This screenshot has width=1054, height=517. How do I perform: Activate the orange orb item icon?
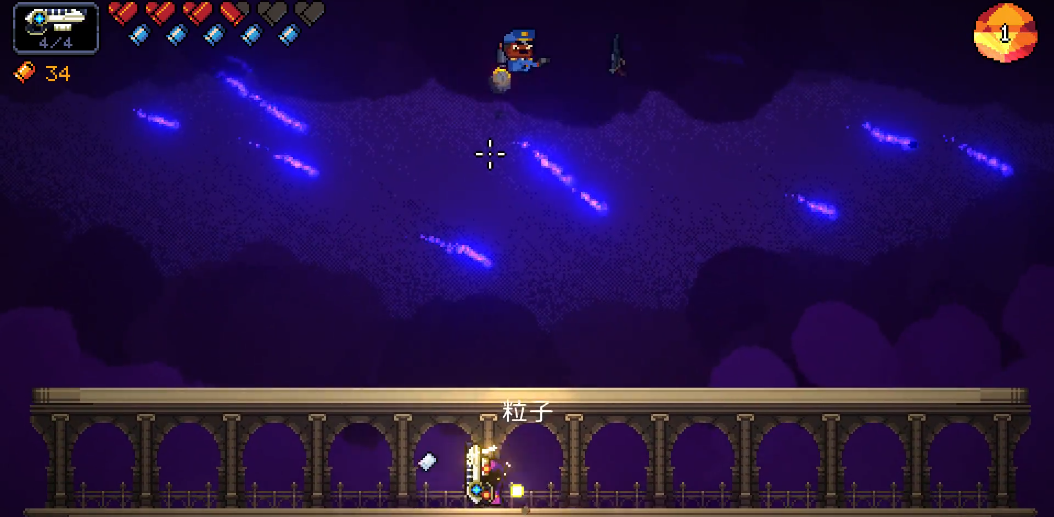point(1004,33)
